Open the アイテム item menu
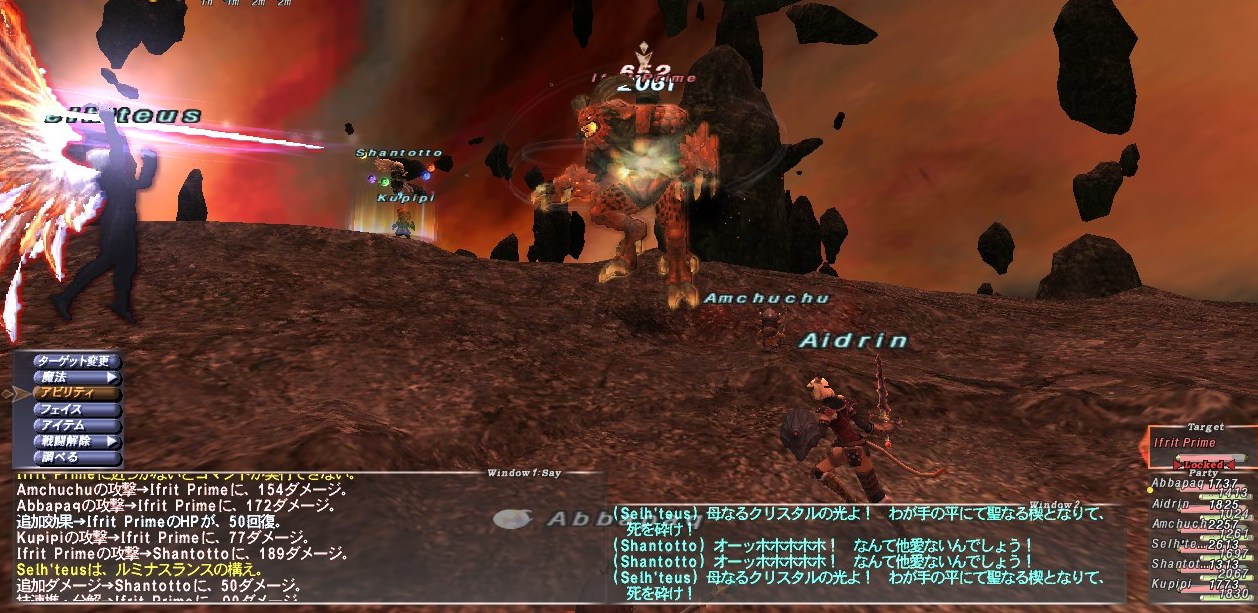This screenshot has width=1258, height=613. point(77,425)
